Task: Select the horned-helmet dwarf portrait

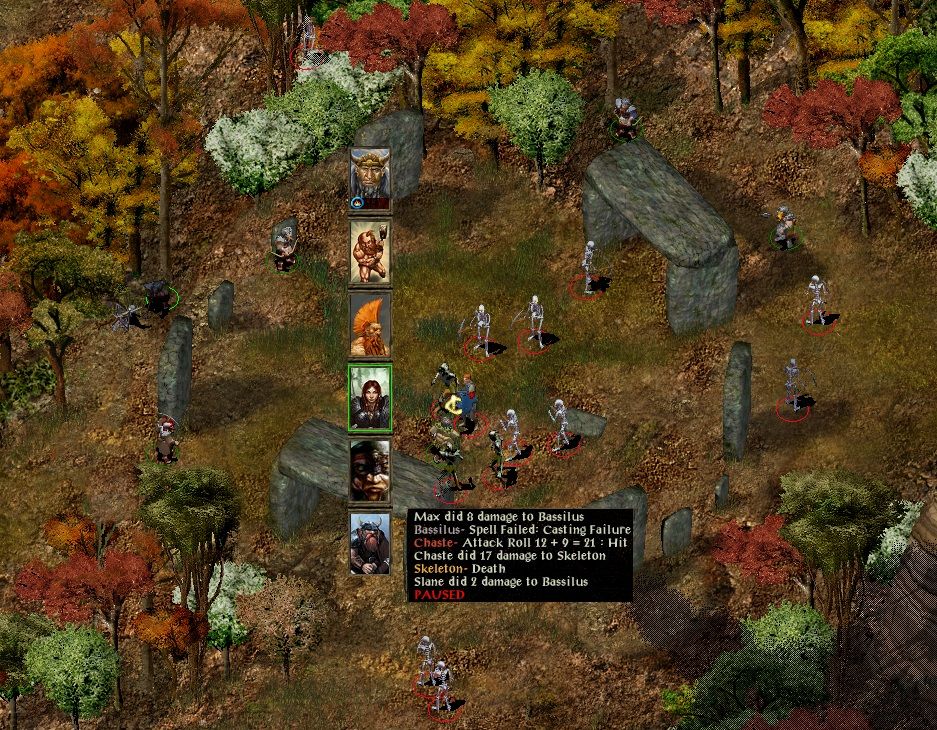Action: click(369, 542)
